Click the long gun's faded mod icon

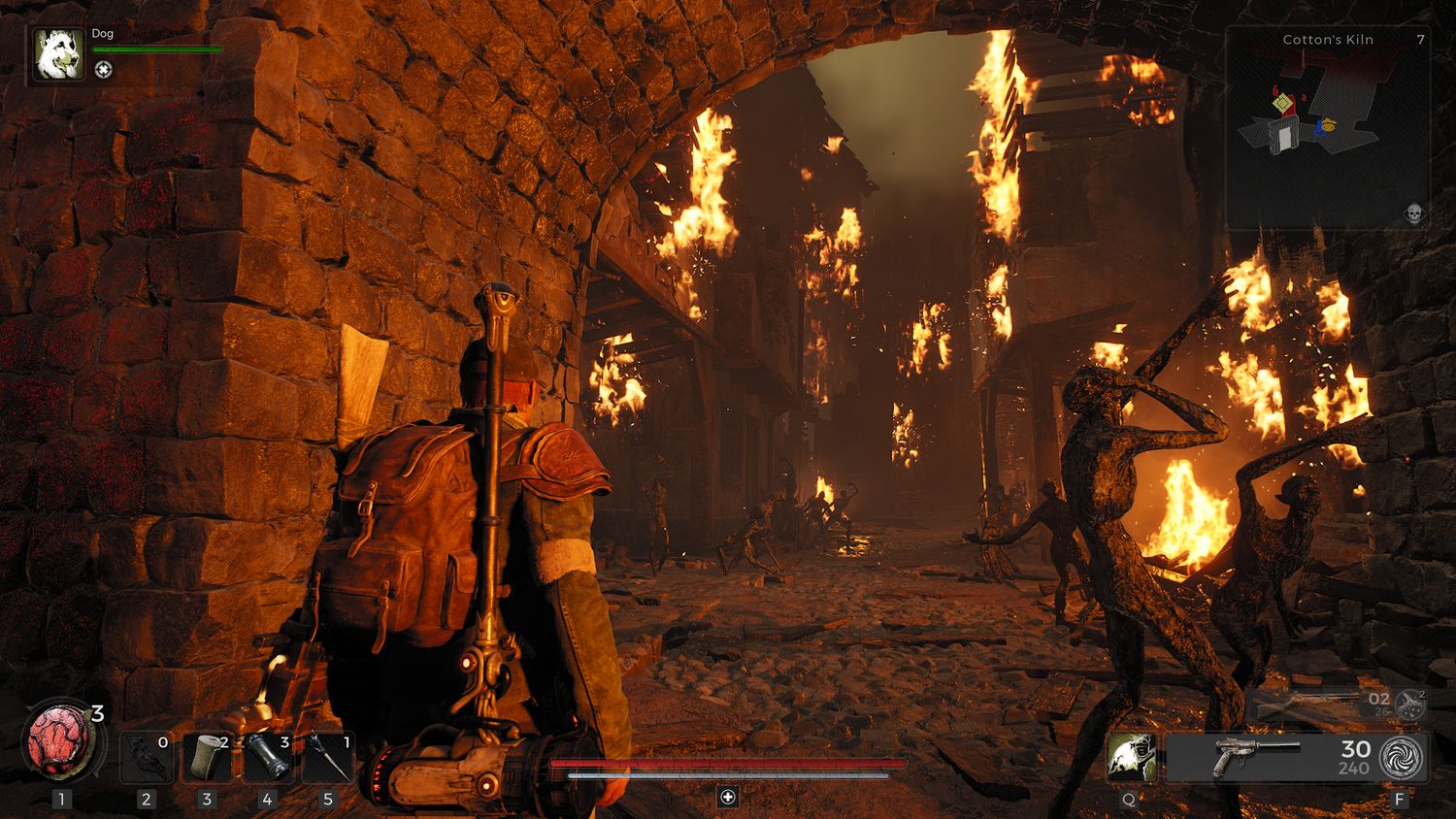pyautogui.click(x=1409, y=704)
